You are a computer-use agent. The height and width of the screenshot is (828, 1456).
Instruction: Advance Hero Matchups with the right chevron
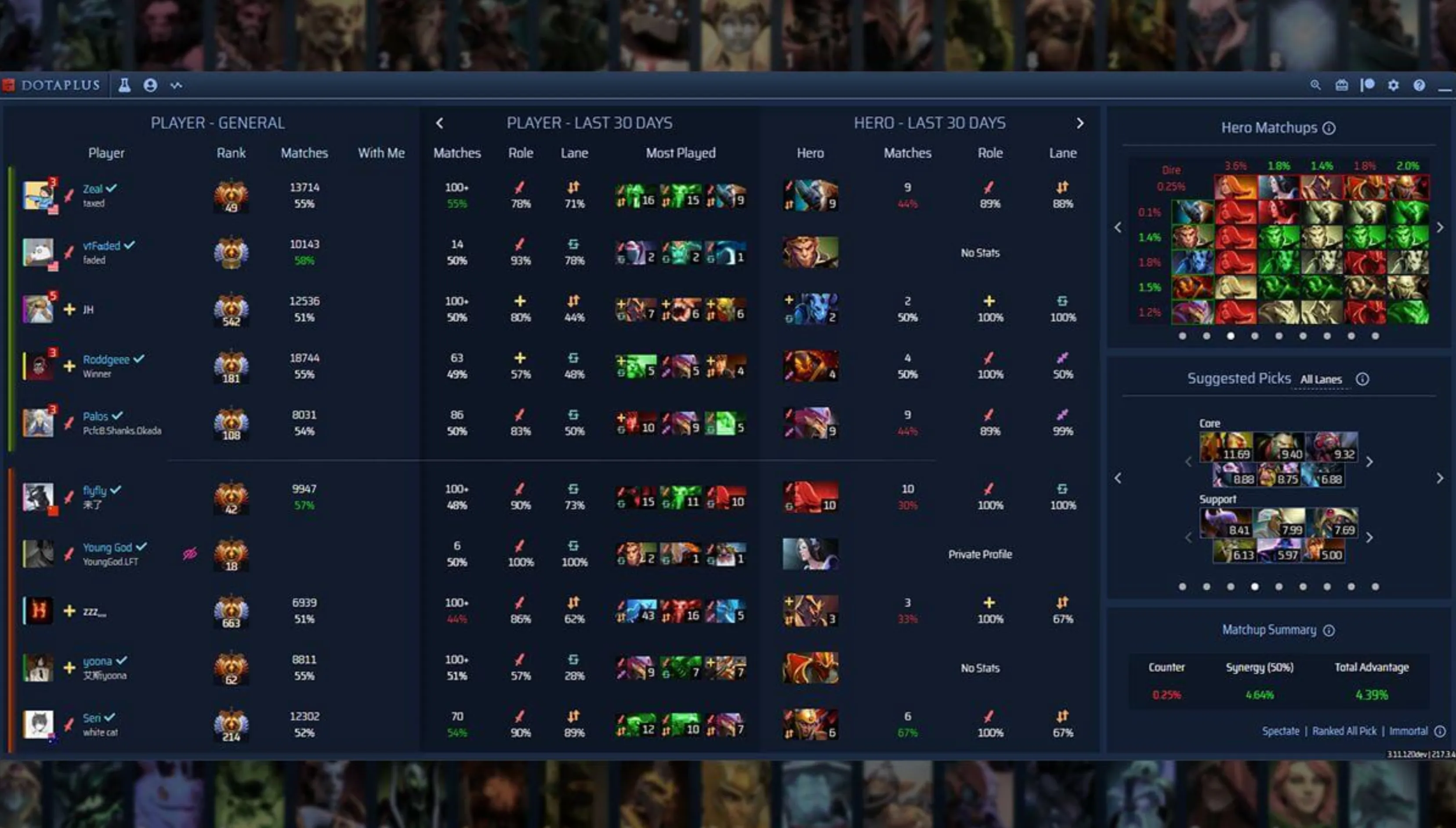1441,227
